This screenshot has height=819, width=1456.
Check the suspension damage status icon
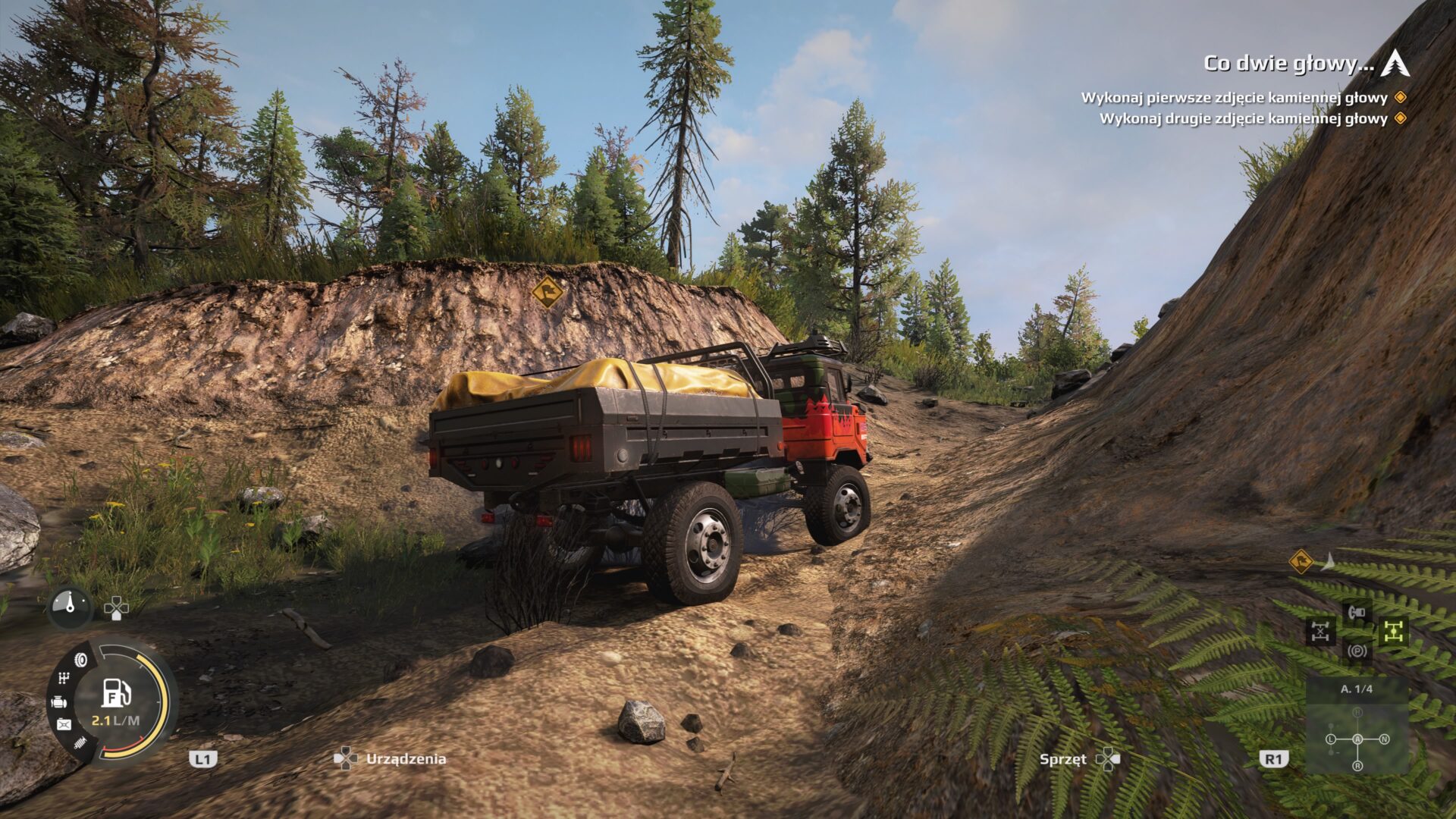coord(80,745)
